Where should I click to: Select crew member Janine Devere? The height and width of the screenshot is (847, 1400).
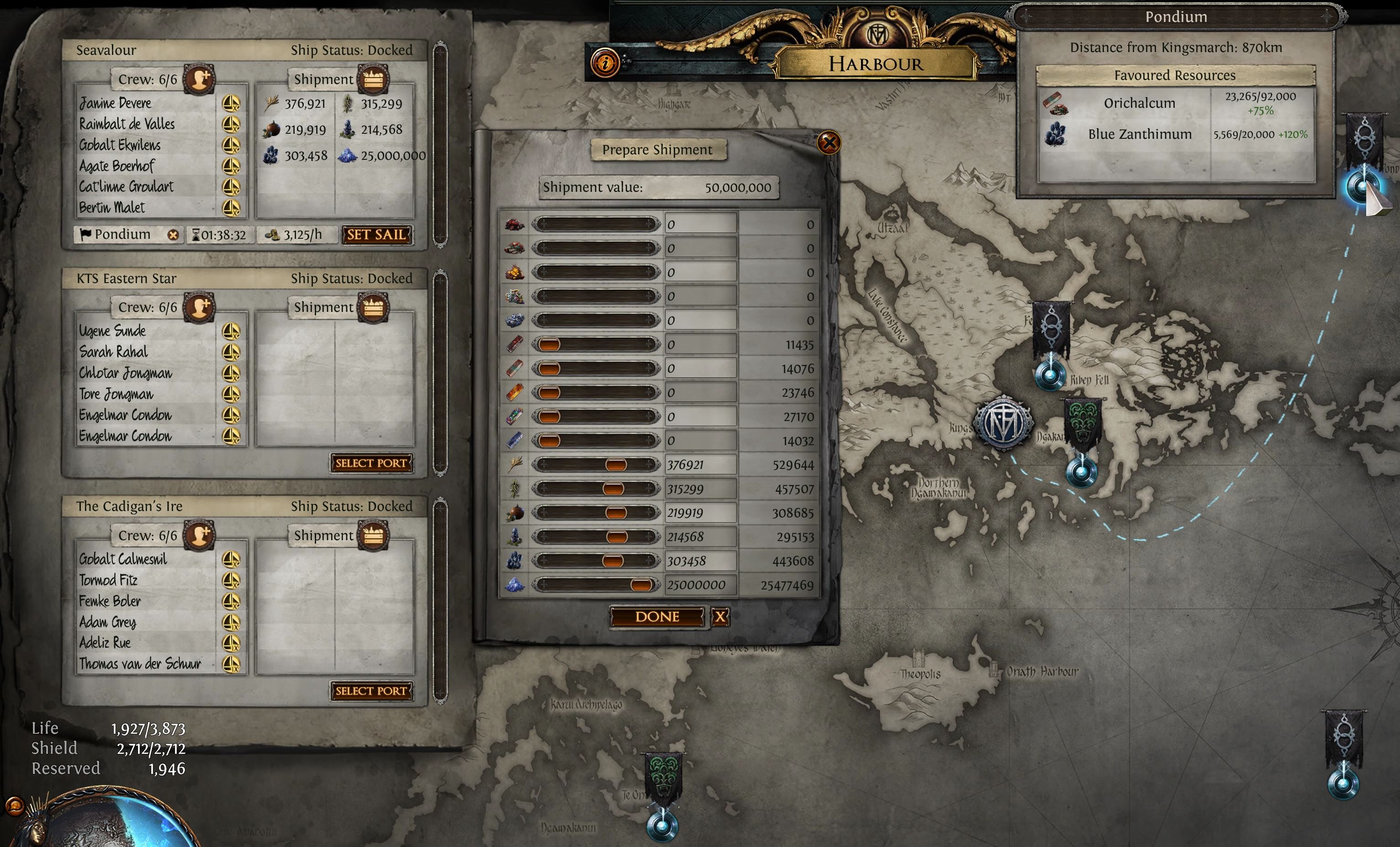pyautogui.click(x=116, y=103)
